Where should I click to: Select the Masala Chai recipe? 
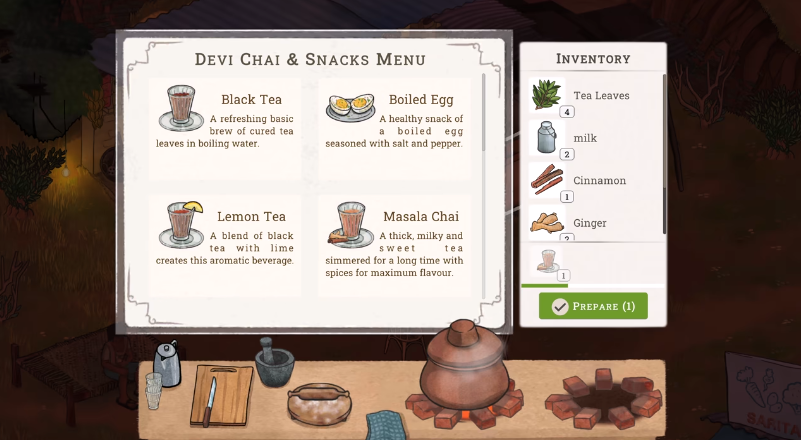pyautogui.click(x=393, y=241)
